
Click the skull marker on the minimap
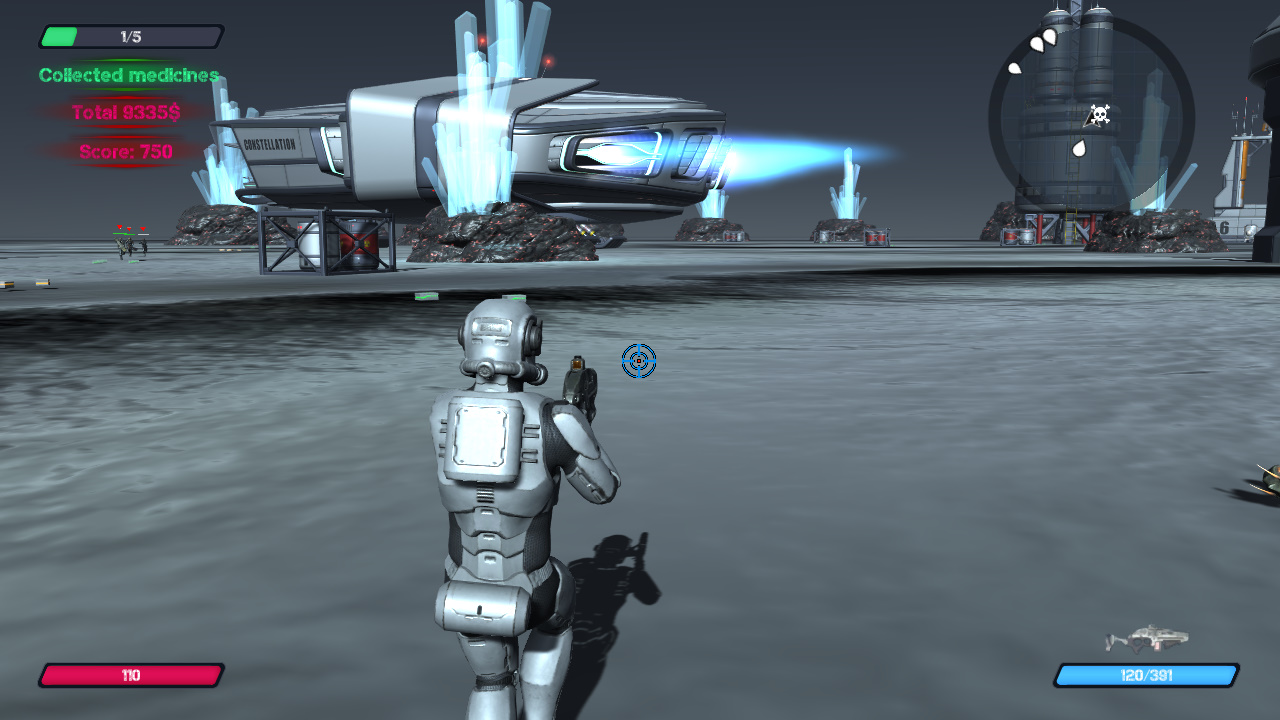coord(1099,113)
